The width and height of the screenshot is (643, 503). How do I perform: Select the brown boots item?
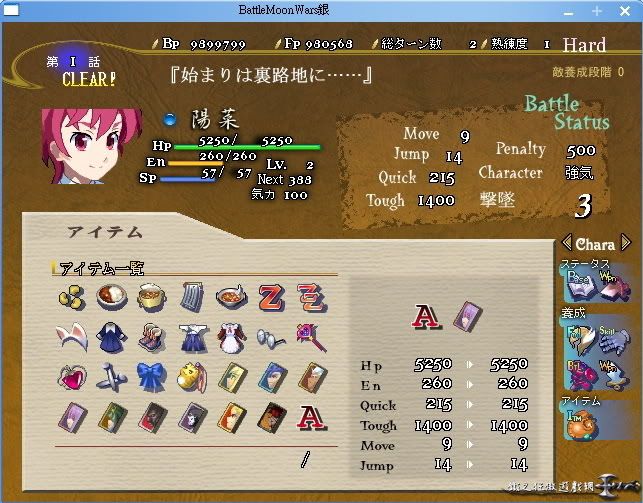[x=151, y=337]
